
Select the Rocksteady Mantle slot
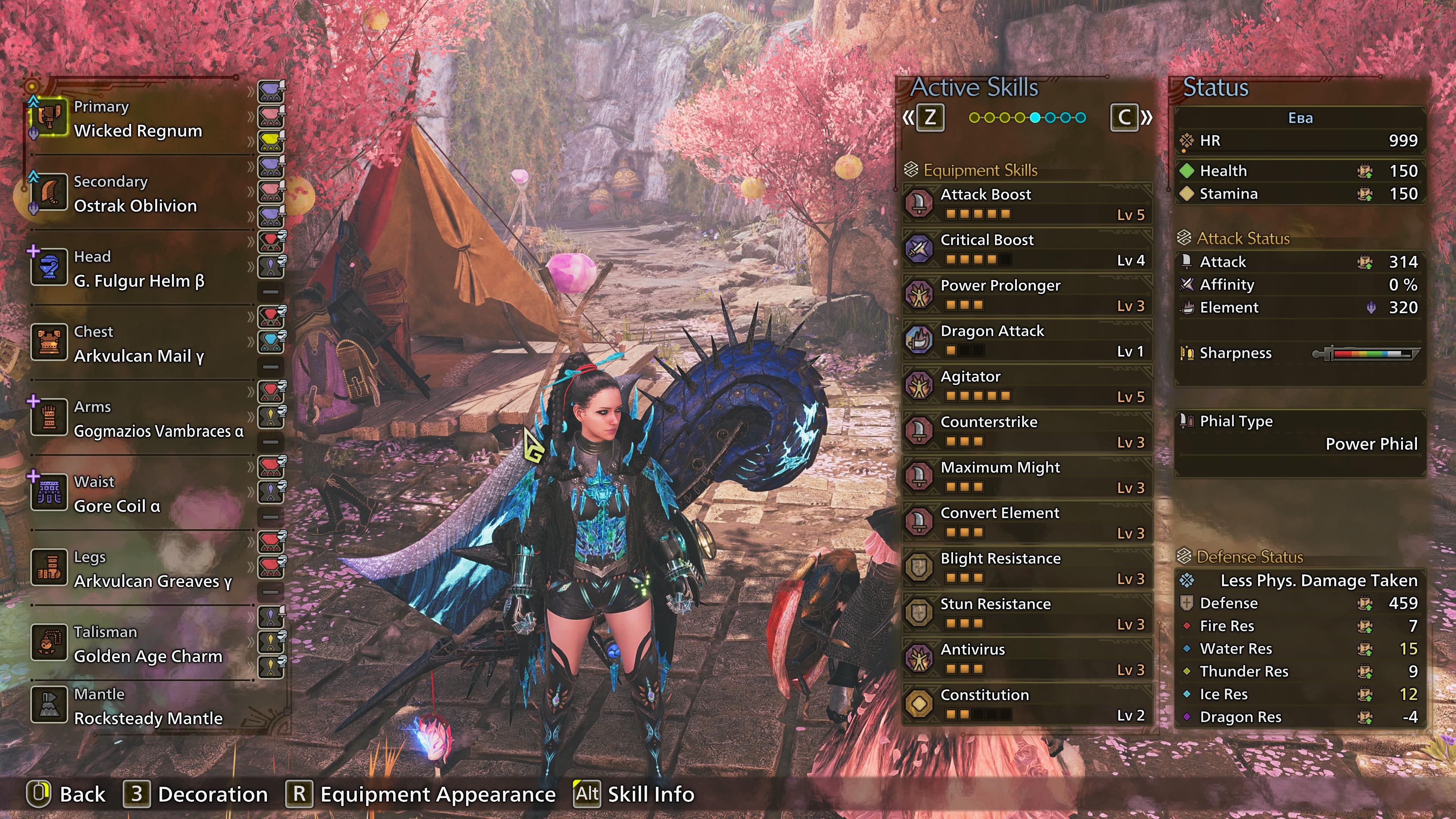click(x=148, y=707)
